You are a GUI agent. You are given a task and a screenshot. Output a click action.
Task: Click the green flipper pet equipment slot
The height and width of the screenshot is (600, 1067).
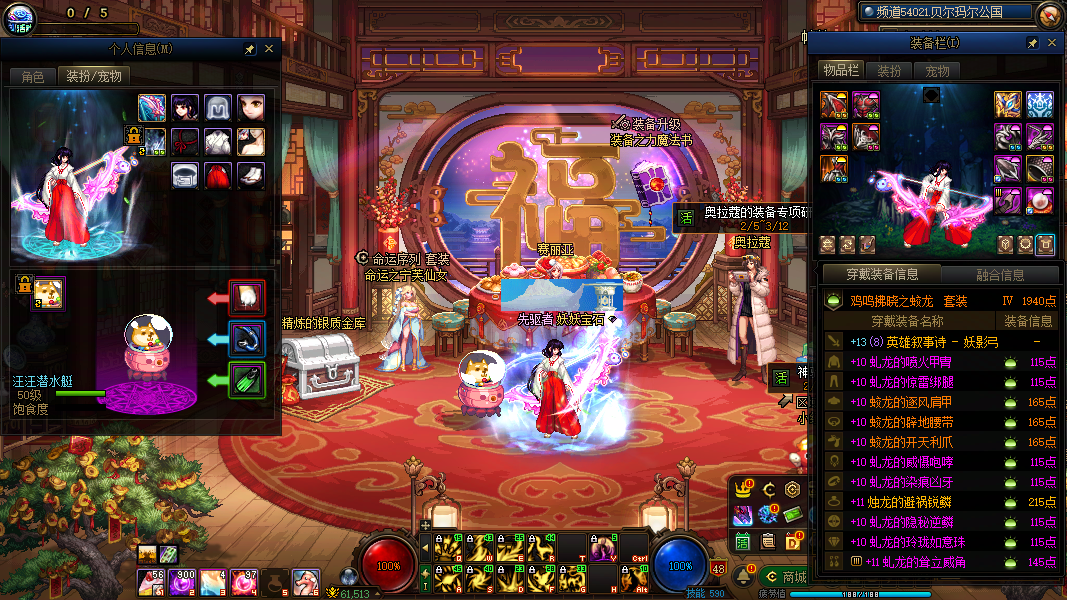pyautogui.click(x=247, y=379)
